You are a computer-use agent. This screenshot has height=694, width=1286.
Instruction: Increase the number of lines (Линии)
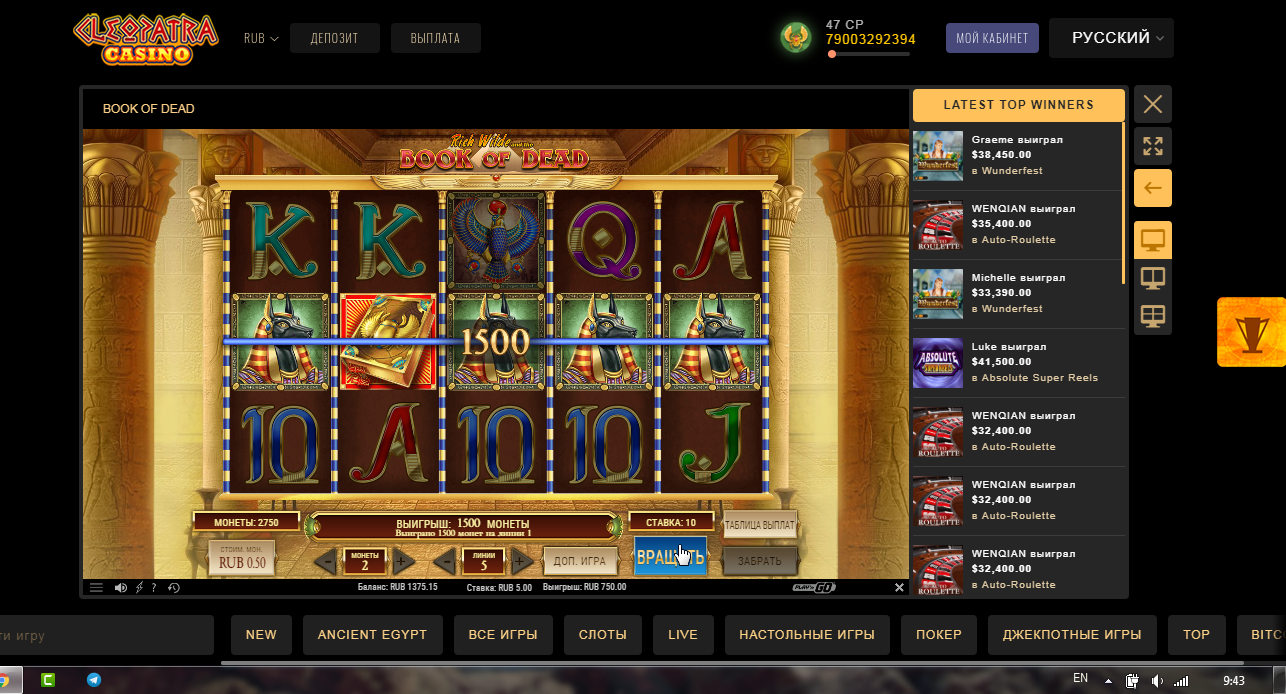522,561
